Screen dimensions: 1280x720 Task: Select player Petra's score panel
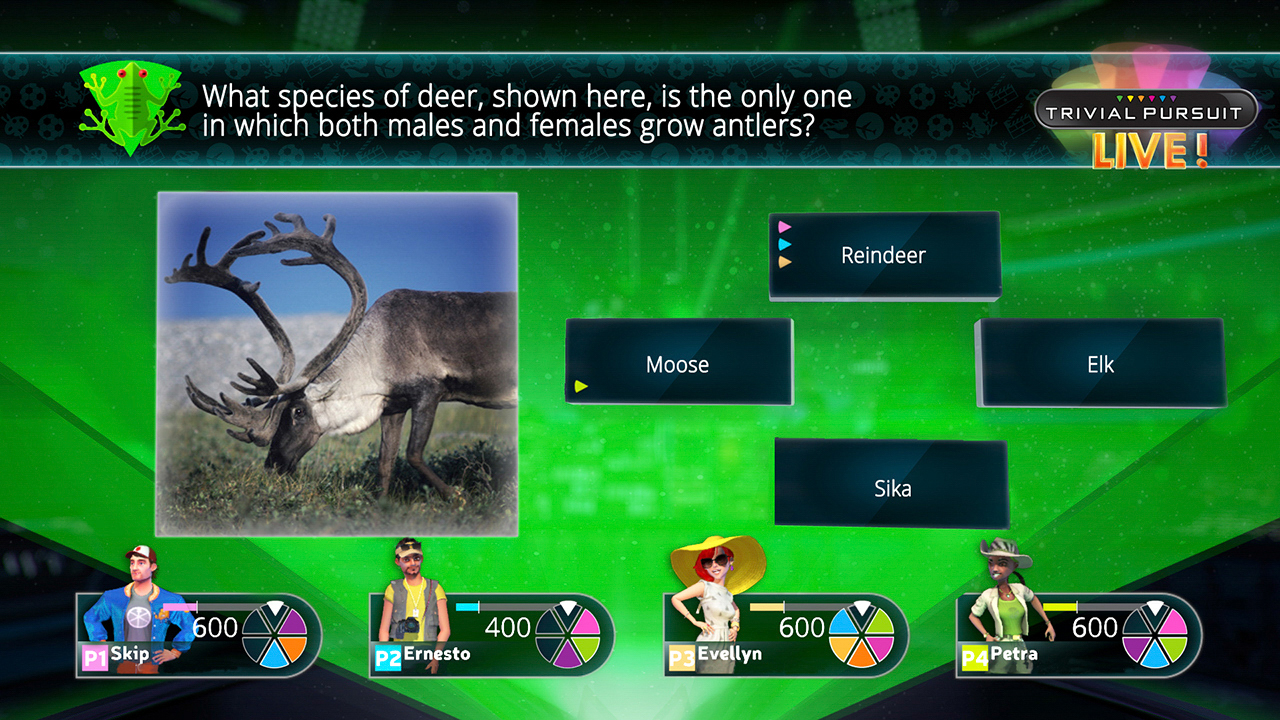pyautogui.click(x=1079, y=635)
